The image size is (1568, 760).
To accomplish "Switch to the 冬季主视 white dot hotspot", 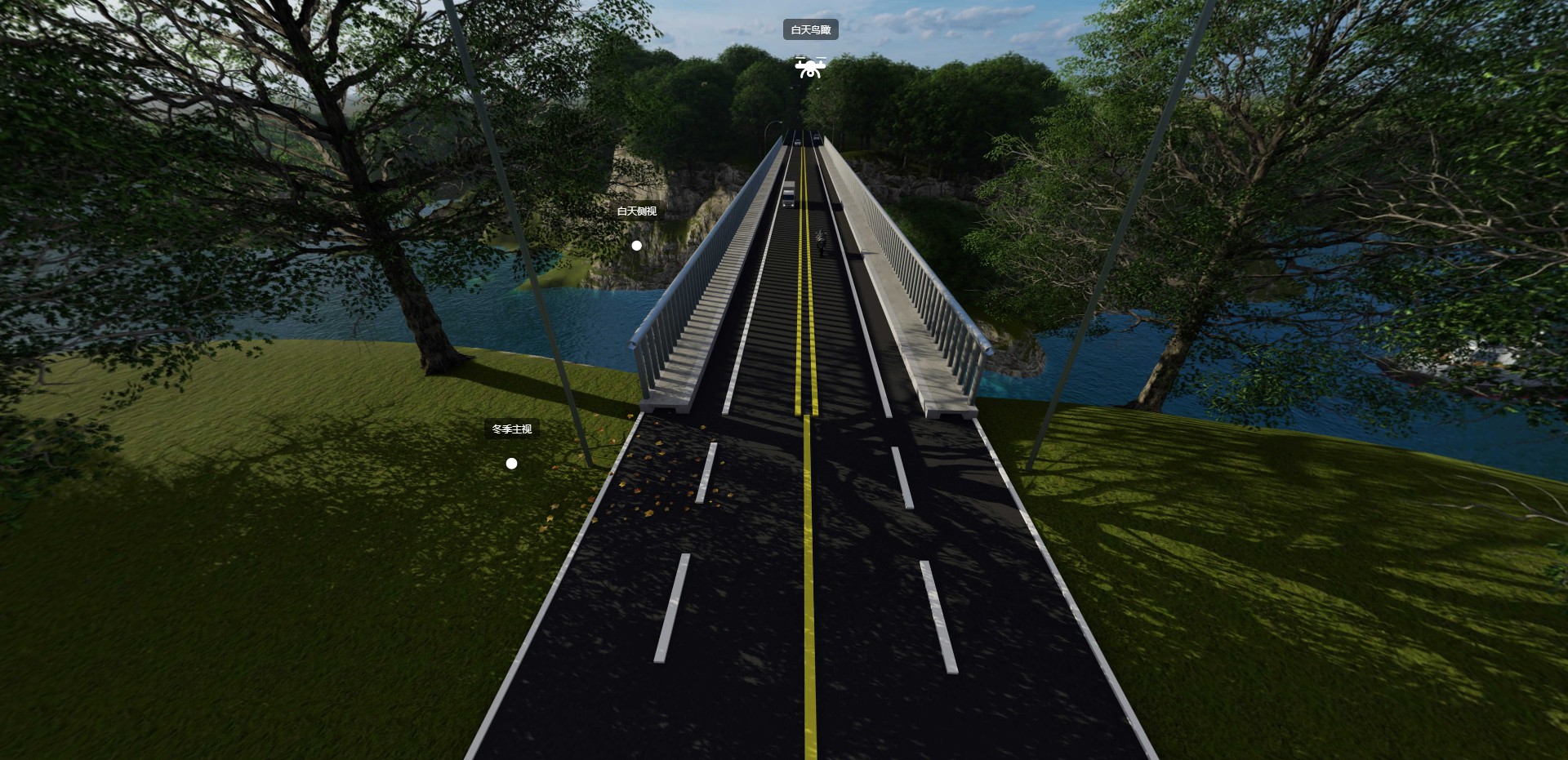I will [511, 464].
